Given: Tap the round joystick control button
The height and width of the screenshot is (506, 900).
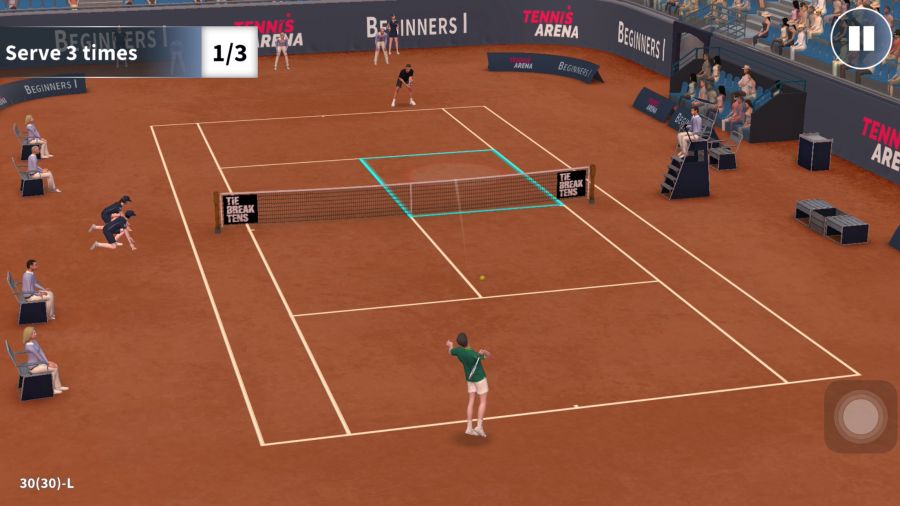Looking at the screenshot, I should 860,416.
